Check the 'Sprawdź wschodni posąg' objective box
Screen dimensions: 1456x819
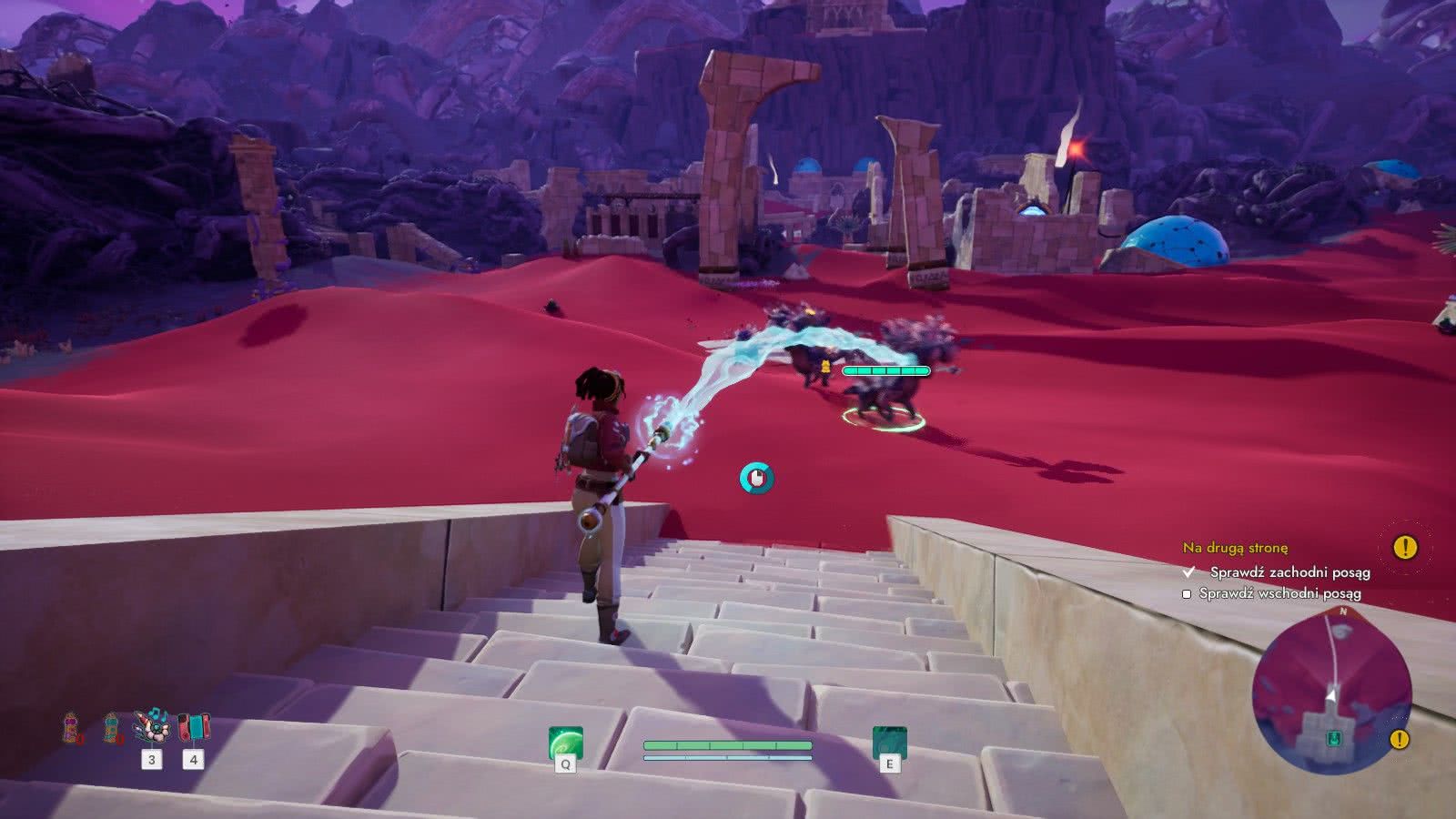click(1186, 597)
